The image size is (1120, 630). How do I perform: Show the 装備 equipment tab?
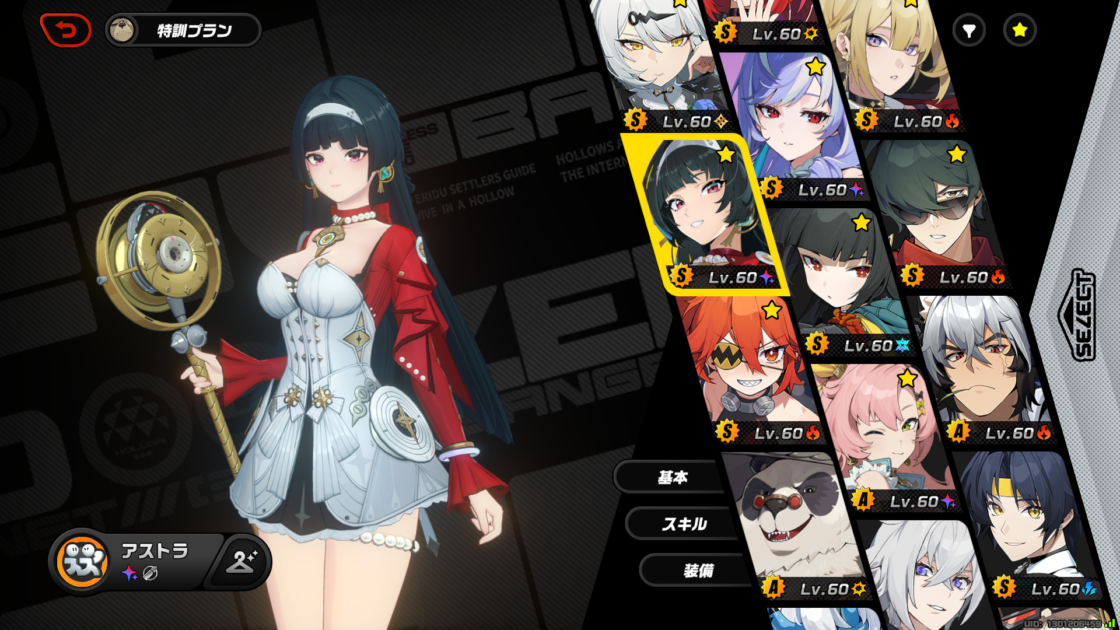coord(696,570)
